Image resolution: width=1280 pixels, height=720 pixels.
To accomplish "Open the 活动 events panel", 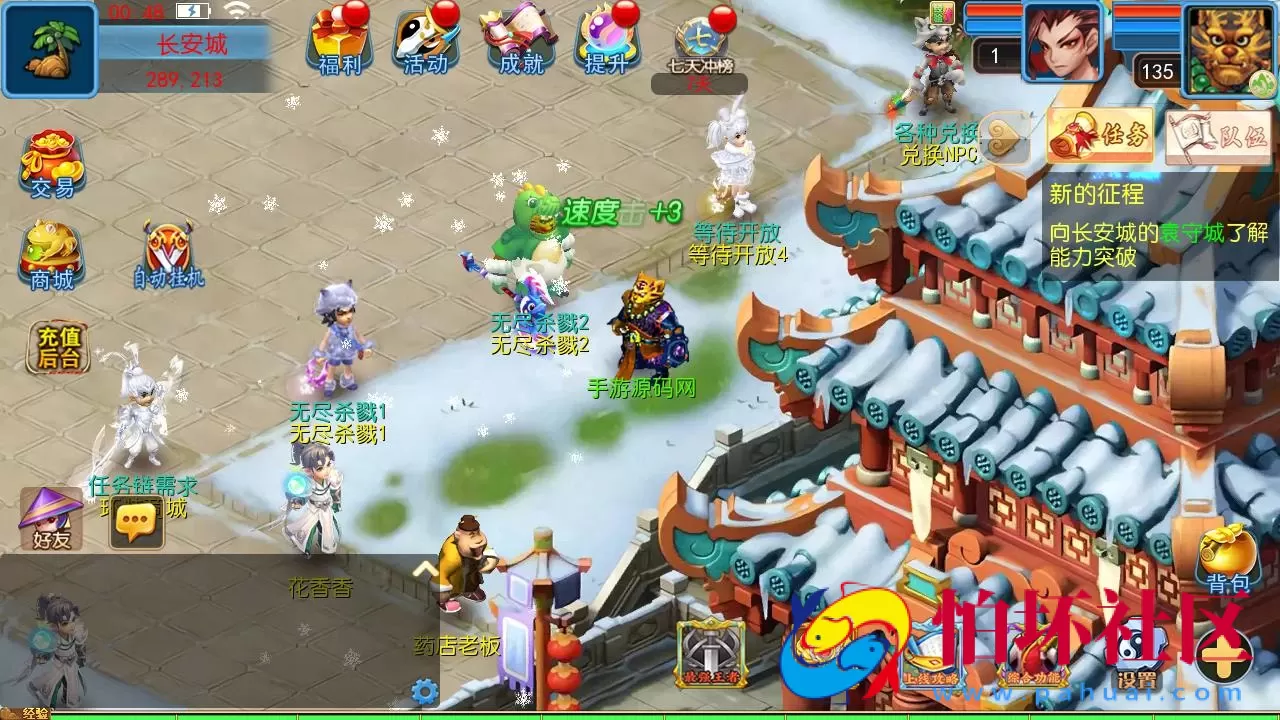I will (425, 45).
